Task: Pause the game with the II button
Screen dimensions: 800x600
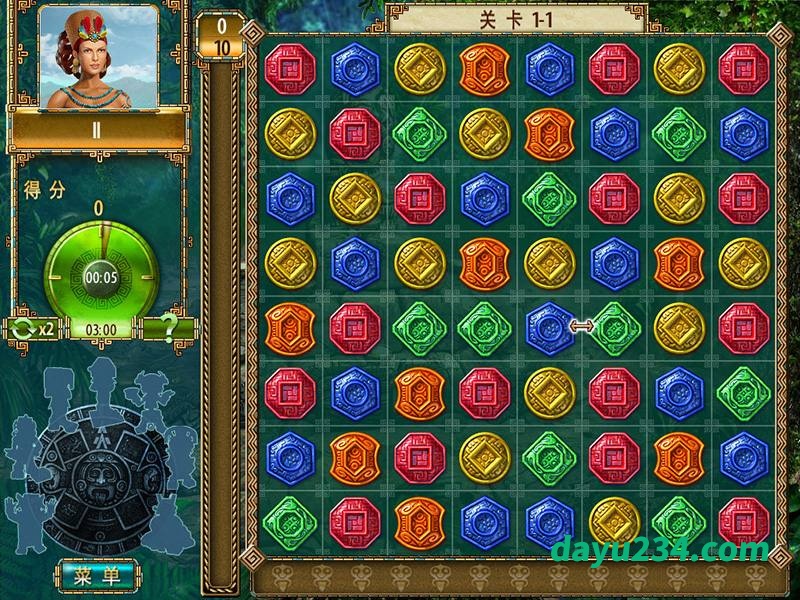Action: coord(97,130)
